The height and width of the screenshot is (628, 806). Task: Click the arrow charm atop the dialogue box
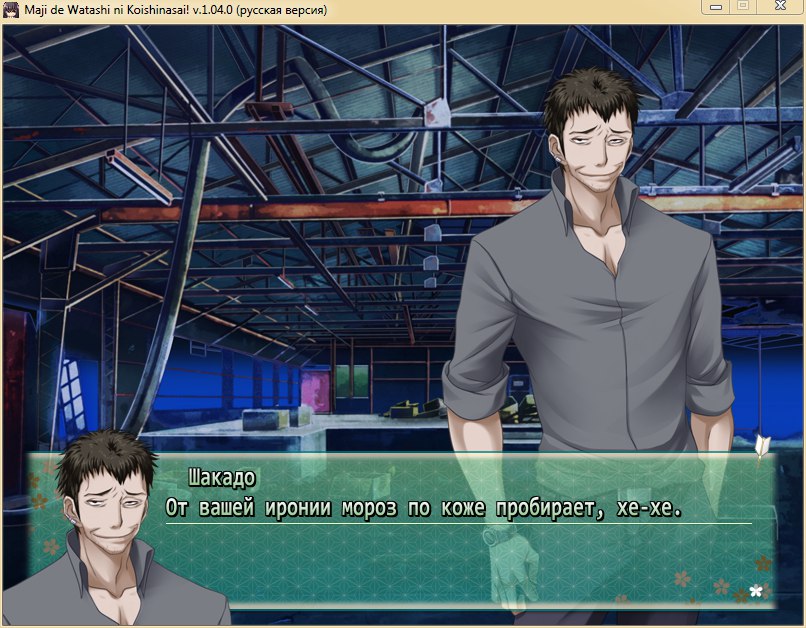[x=763, y=446]
